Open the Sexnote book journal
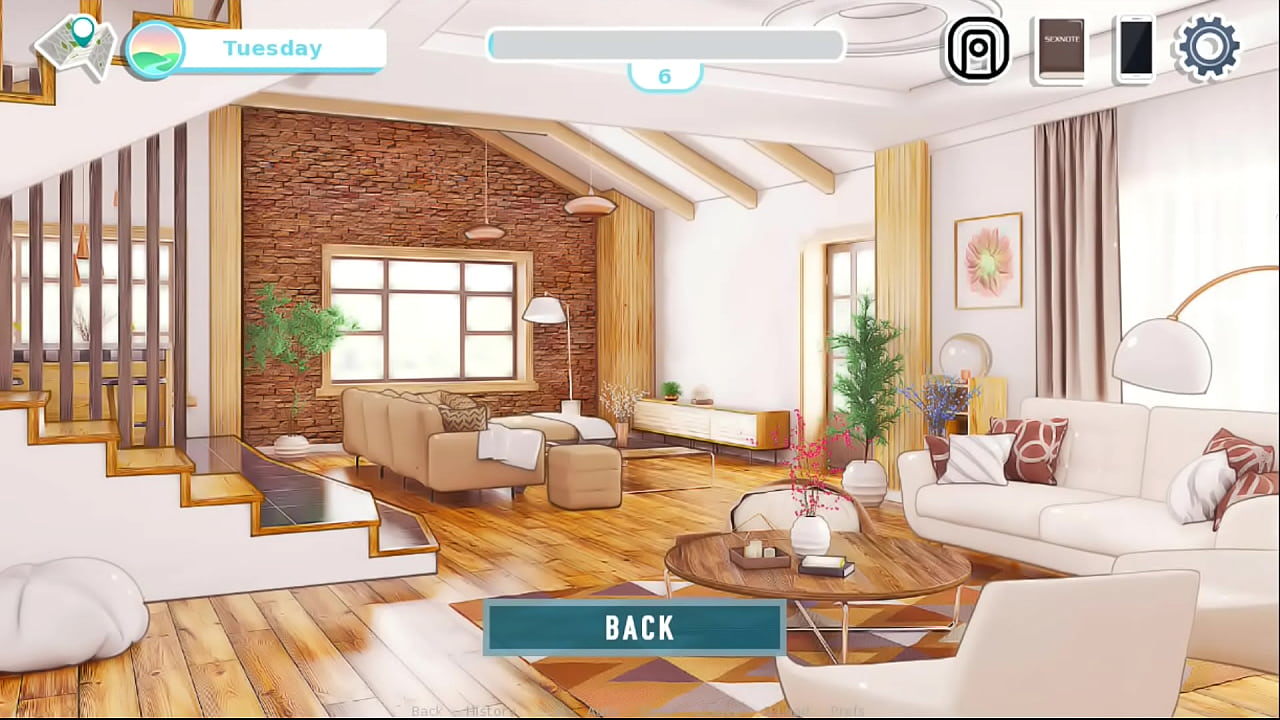Screen dimensions: 1280x720 click(1060, 49)
